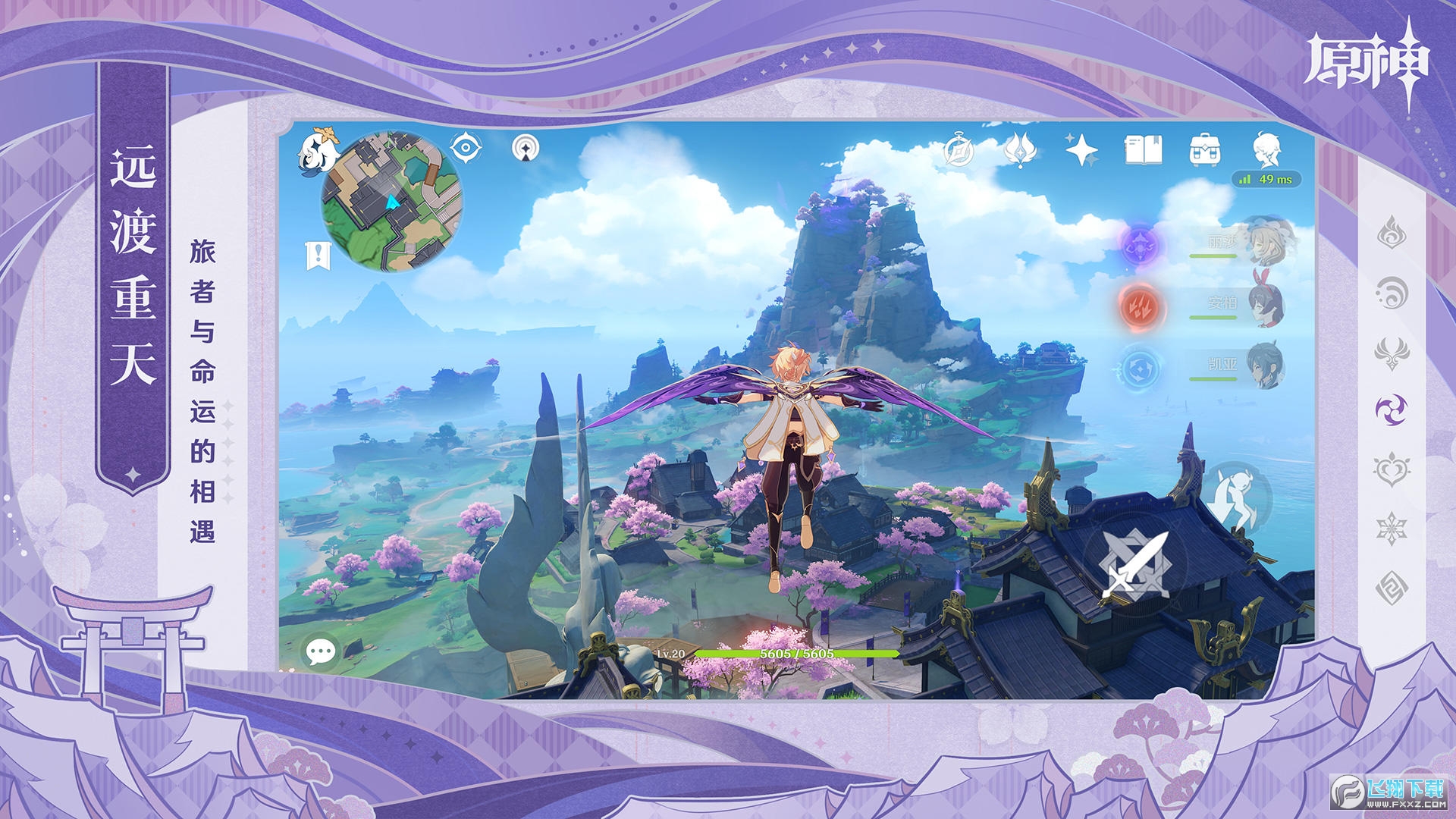The height and width of the screenshot is (819, 1456).
Task: Open the Adventurer Handbook book icon
Action: pyautogui.click(x=1144, y=149)
